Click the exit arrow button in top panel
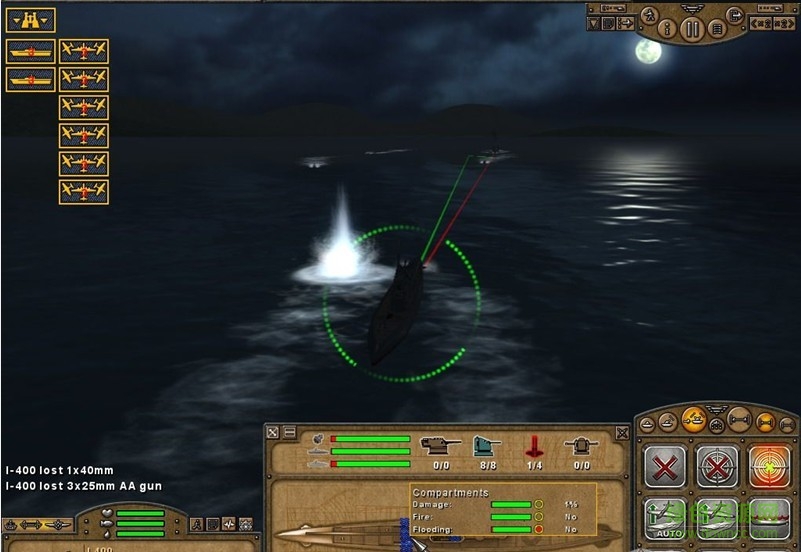This screenshot has width=801, height=552. point(735,14)
